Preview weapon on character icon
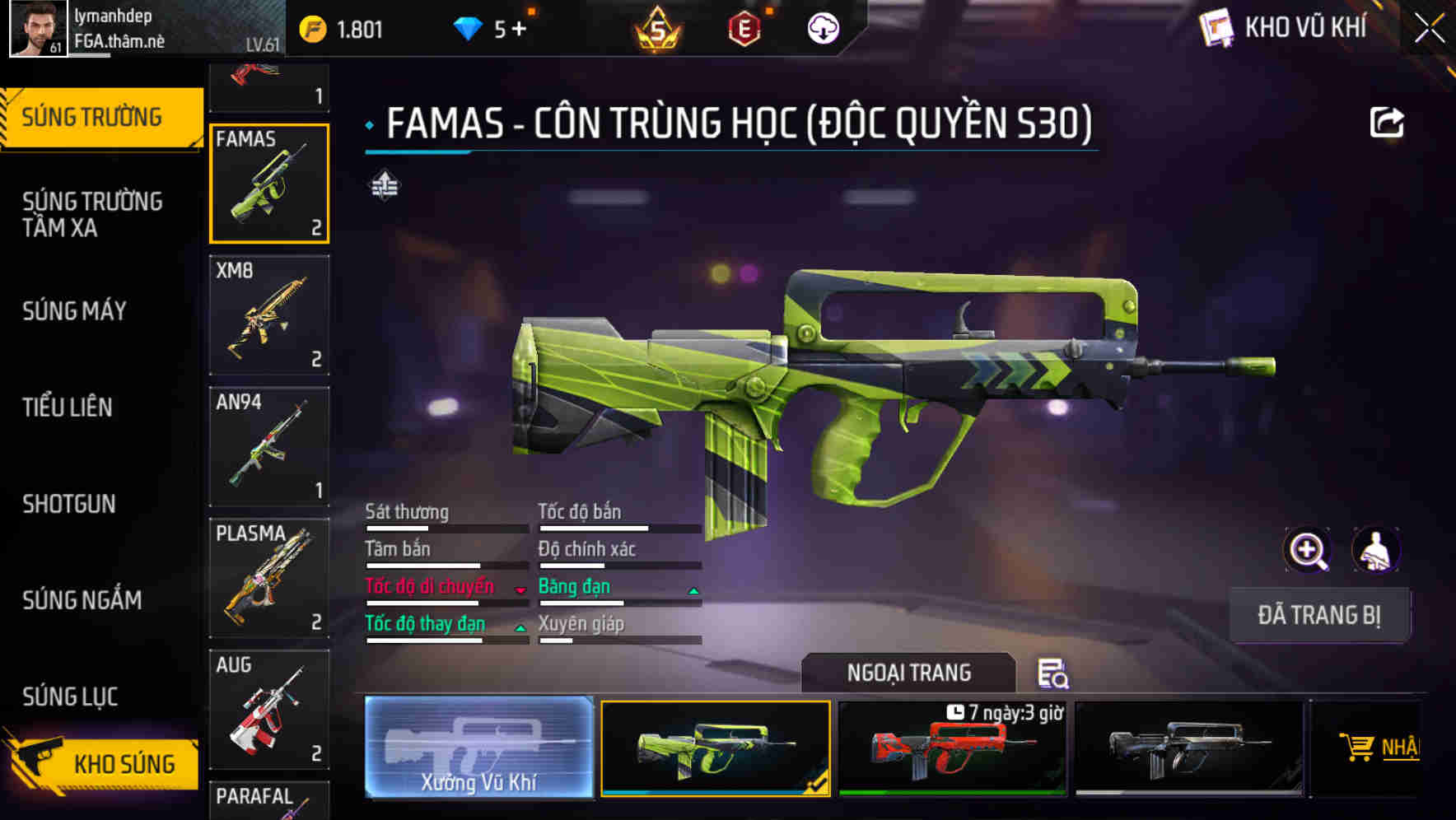Image resolution: width=1456 pixels, height=820 pixels. (1375, 550)
